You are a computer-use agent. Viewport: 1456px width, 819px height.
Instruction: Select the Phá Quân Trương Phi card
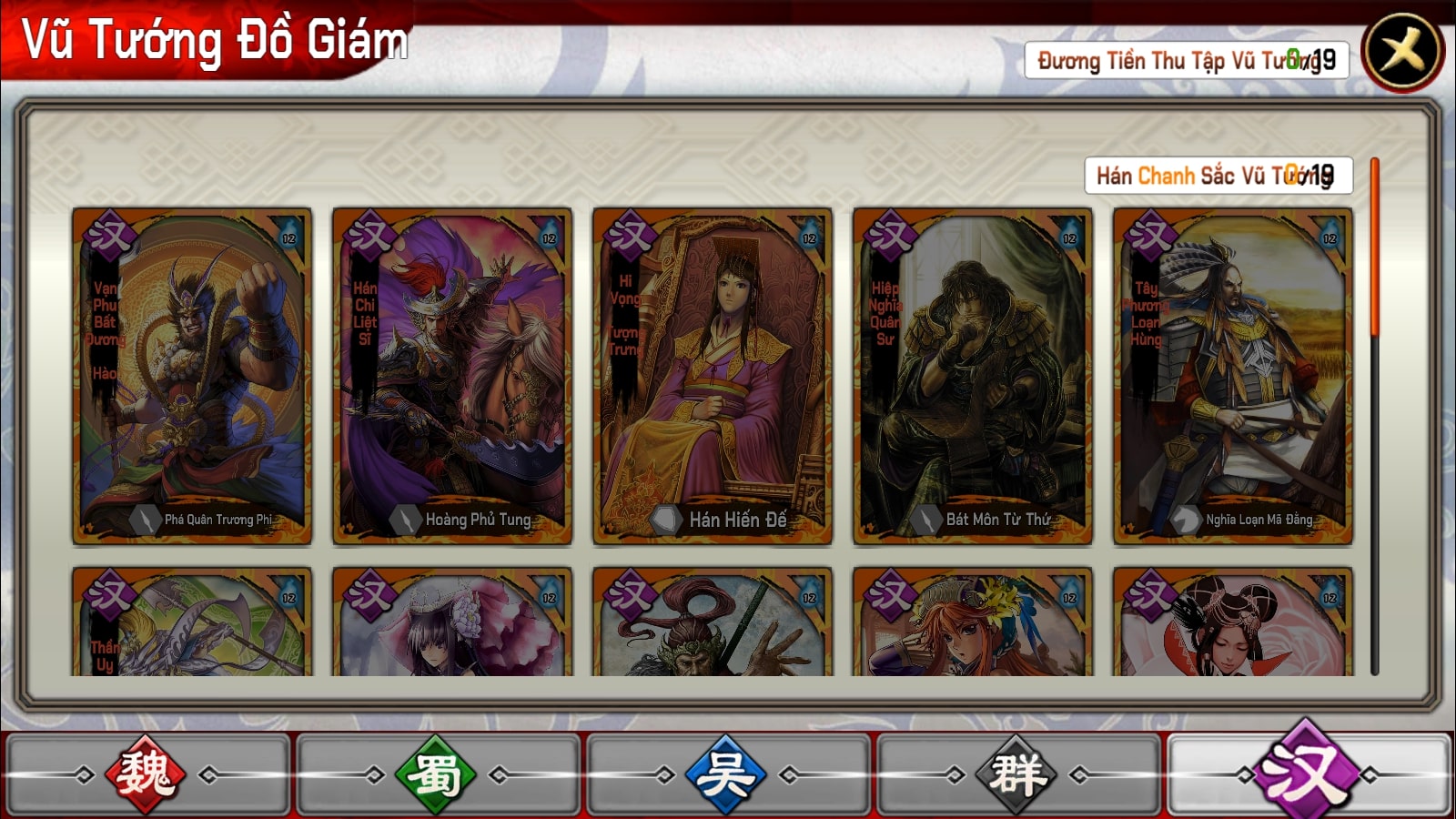click(x=192, y=376)
